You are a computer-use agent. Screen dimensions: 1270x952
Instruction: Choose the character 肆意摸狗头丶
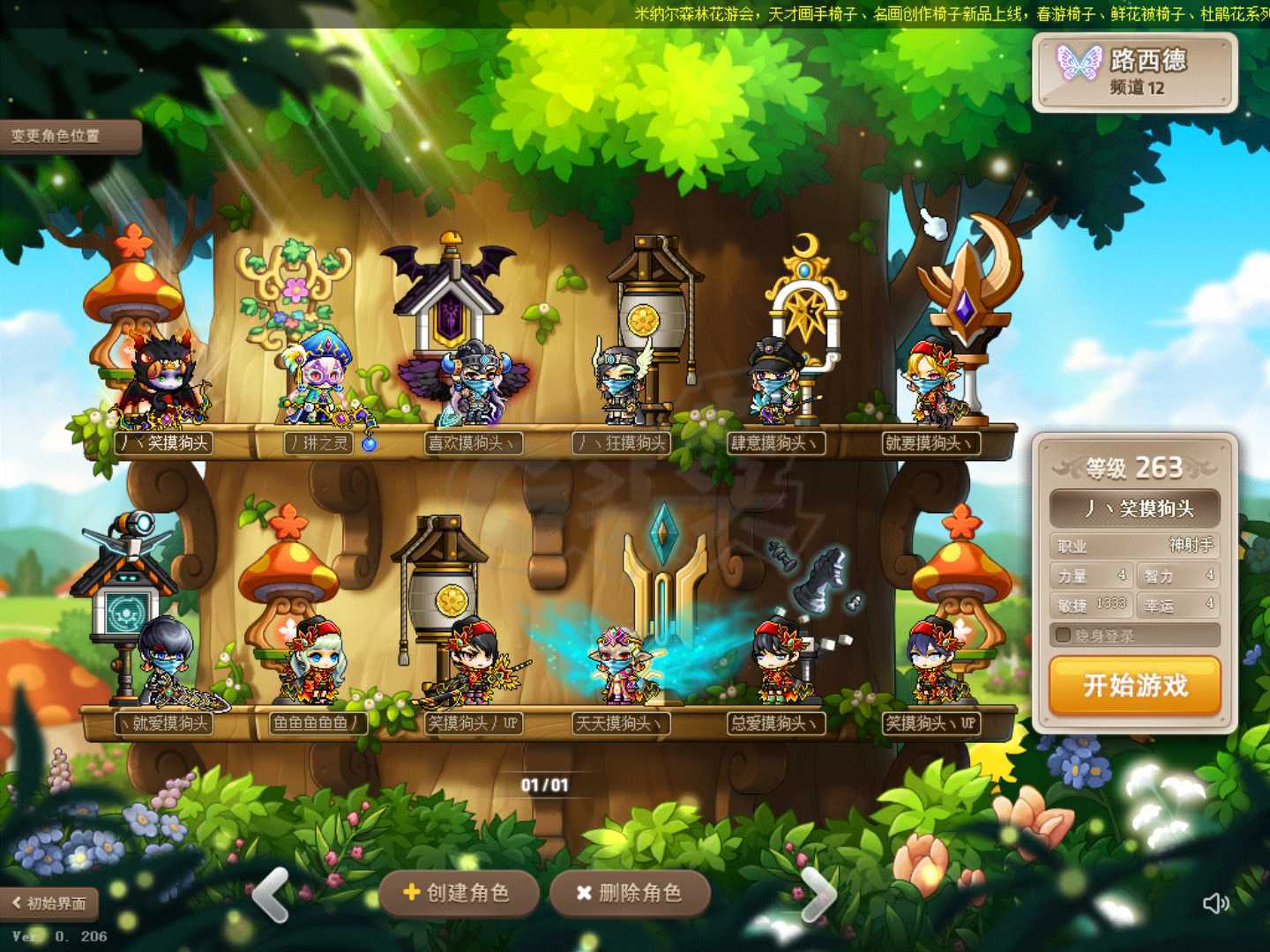pyautogui.click(x=776, y=388)
